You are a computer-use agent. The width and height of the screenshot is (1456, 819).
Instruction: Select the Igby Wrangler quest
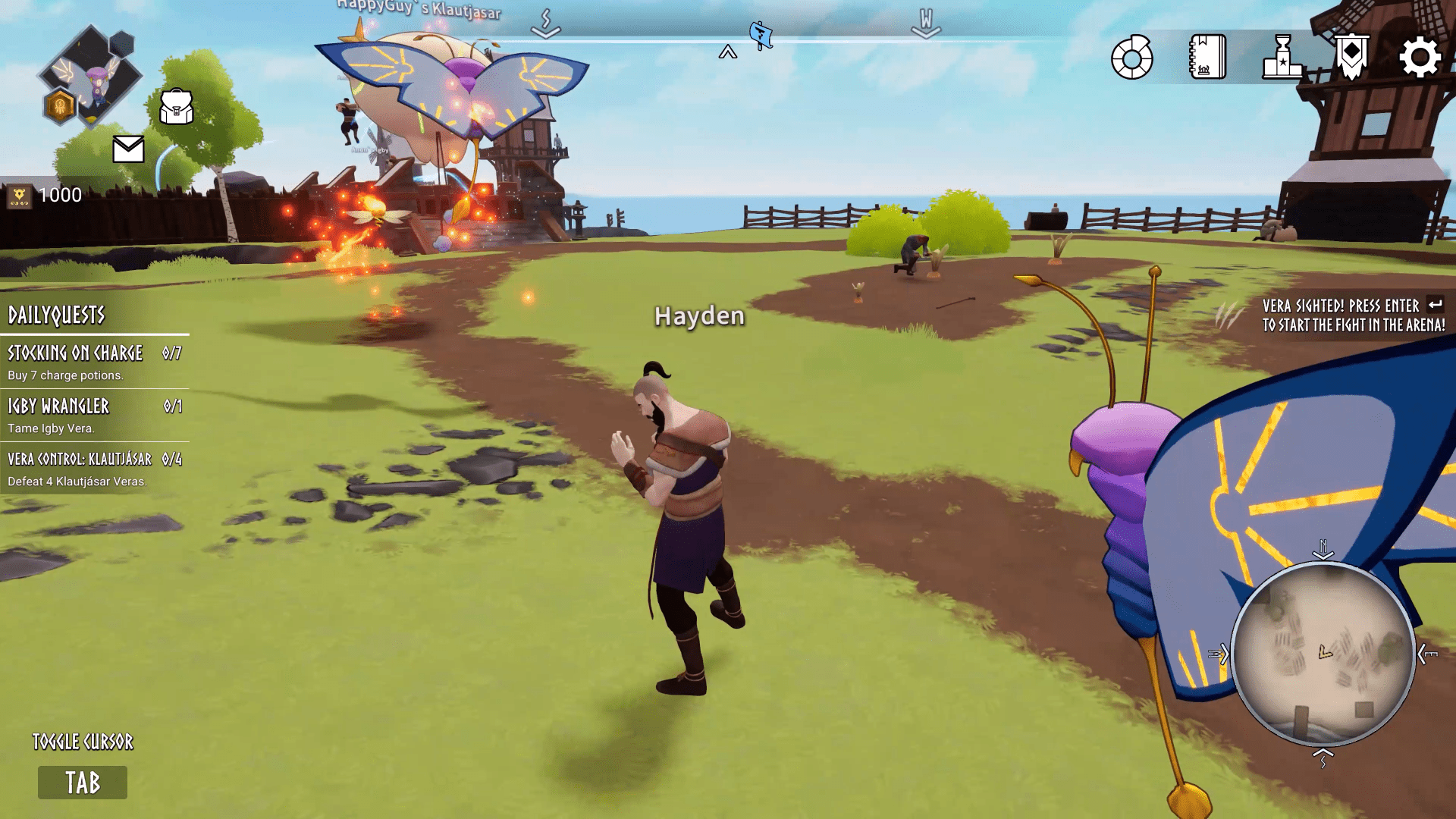95,416
